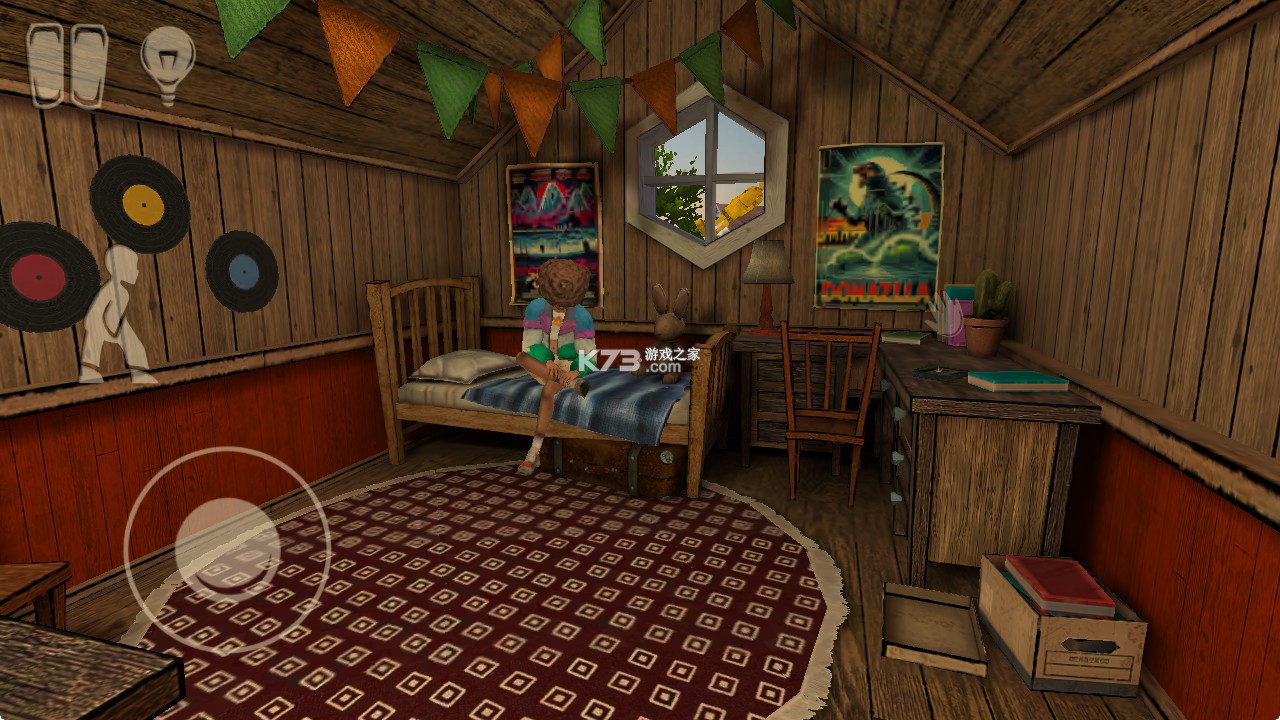
Task: Pause the game with the pause button
Action: click(x=67, y=65)
